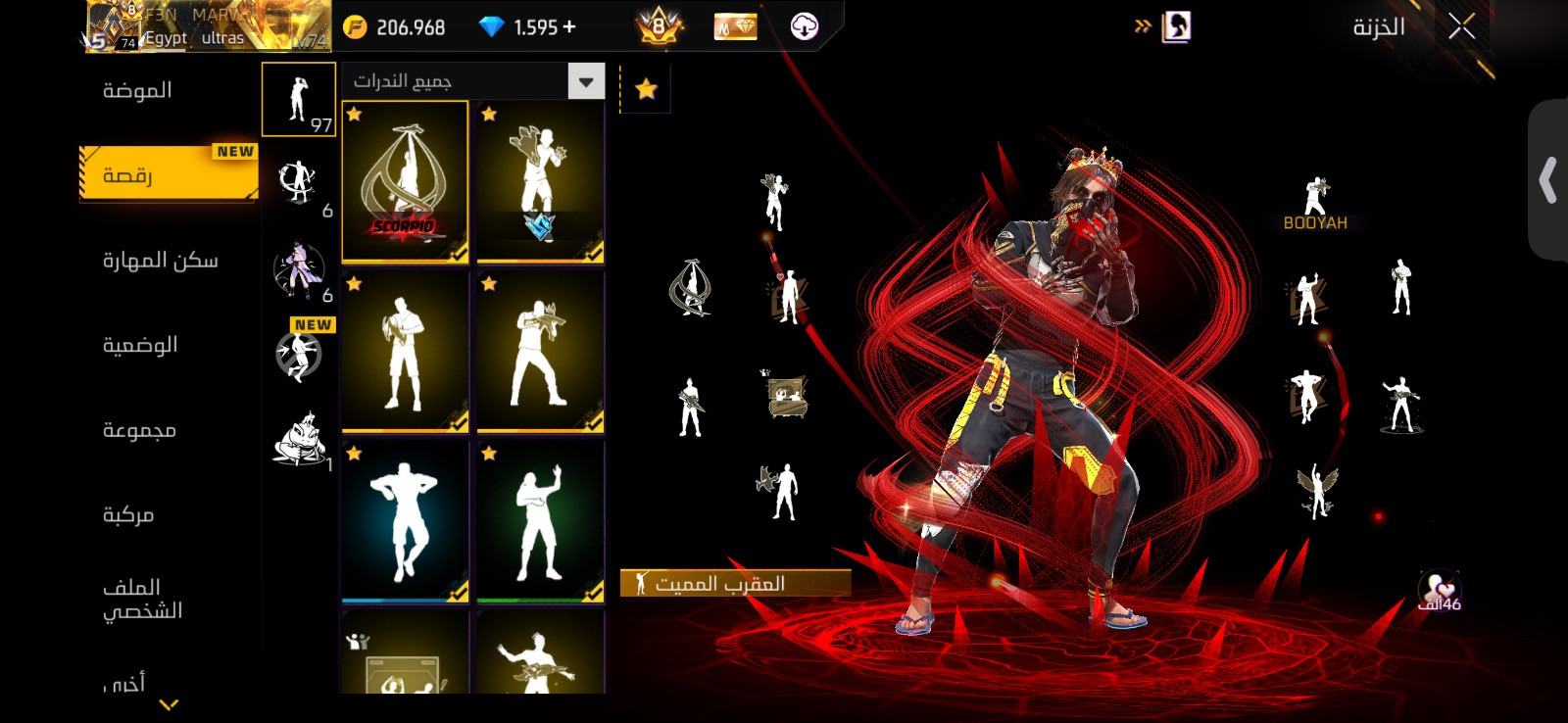Open the الموضة fashion category
This screenshot has width=1568, height=723.
point(137,91)
